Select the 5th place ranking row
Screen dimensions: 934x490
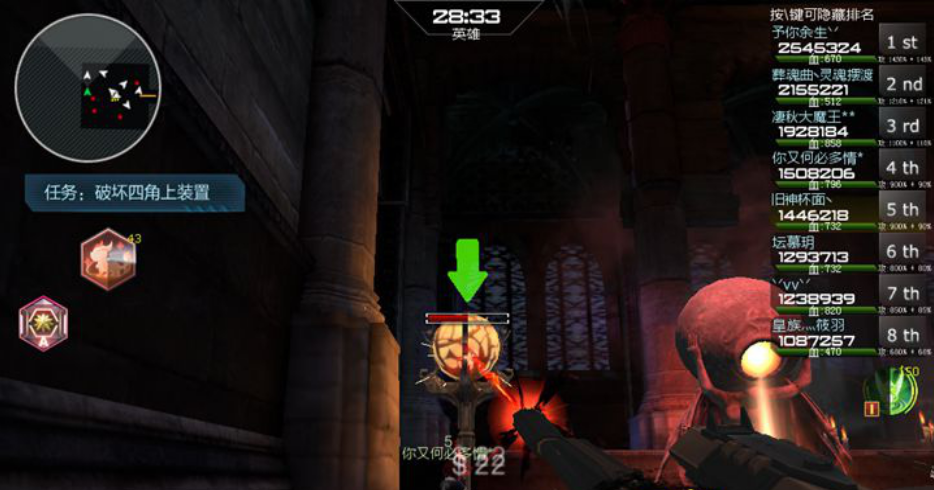(847, 211)
